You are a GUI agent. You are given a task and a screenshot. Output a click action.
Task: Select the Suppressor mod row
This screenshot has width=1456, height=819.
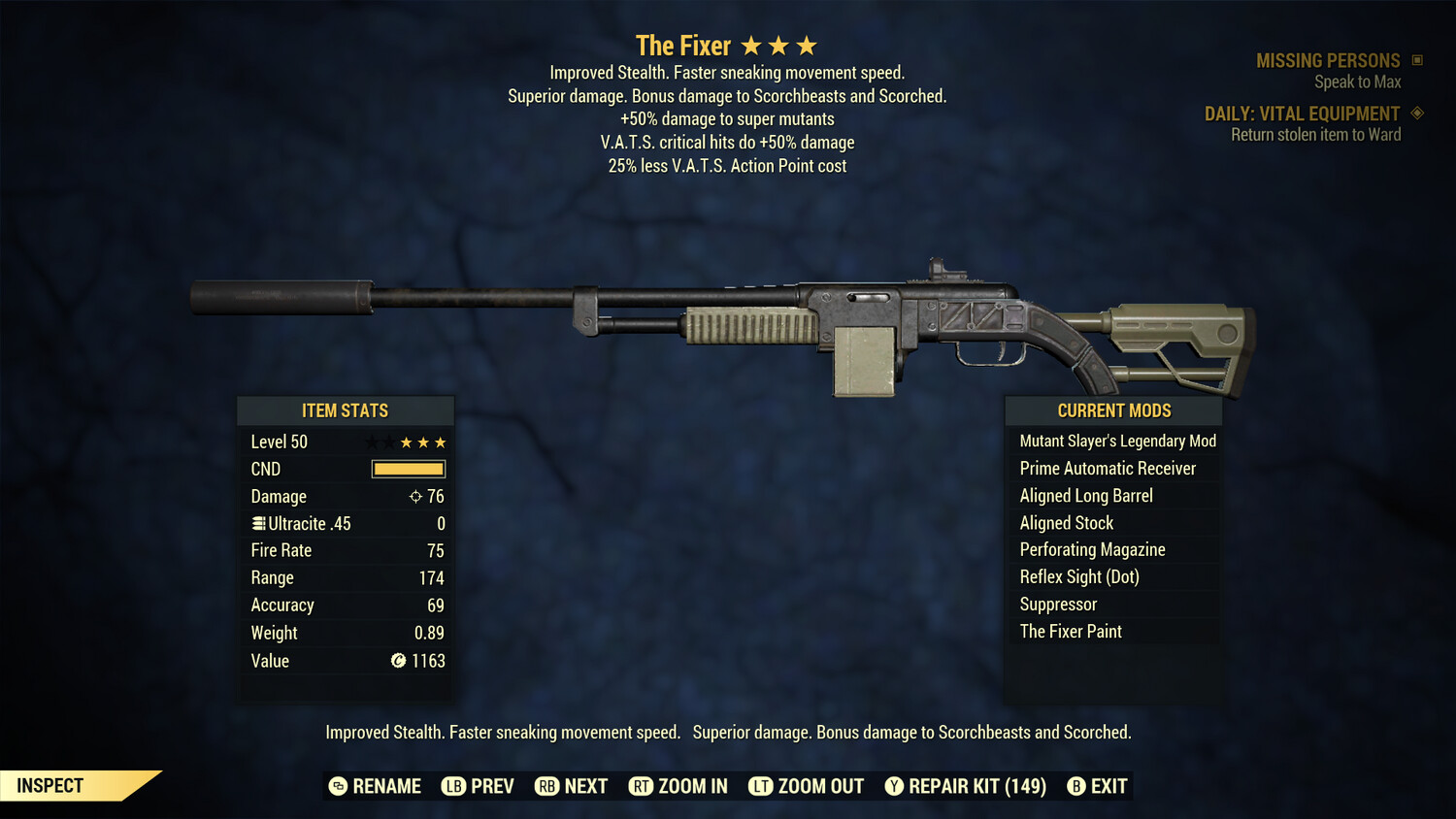[1058, 605]
